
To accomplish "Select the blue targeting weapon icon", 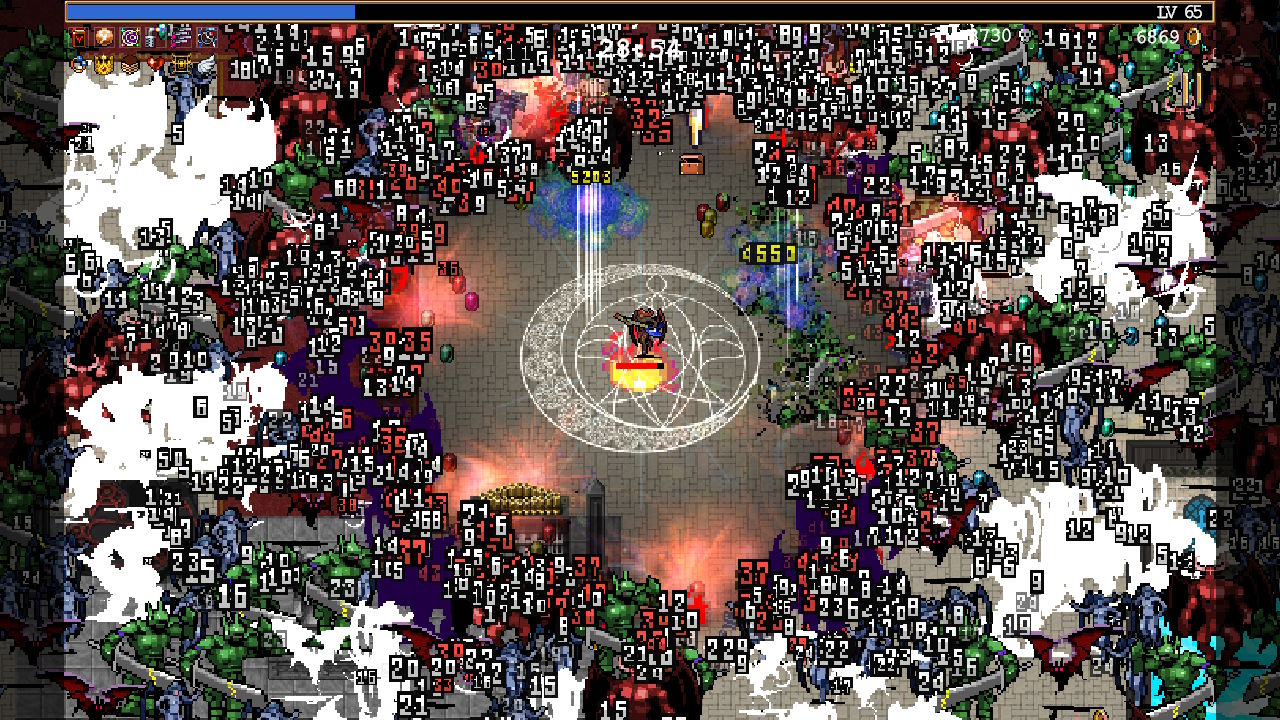I will coord(207,39).
